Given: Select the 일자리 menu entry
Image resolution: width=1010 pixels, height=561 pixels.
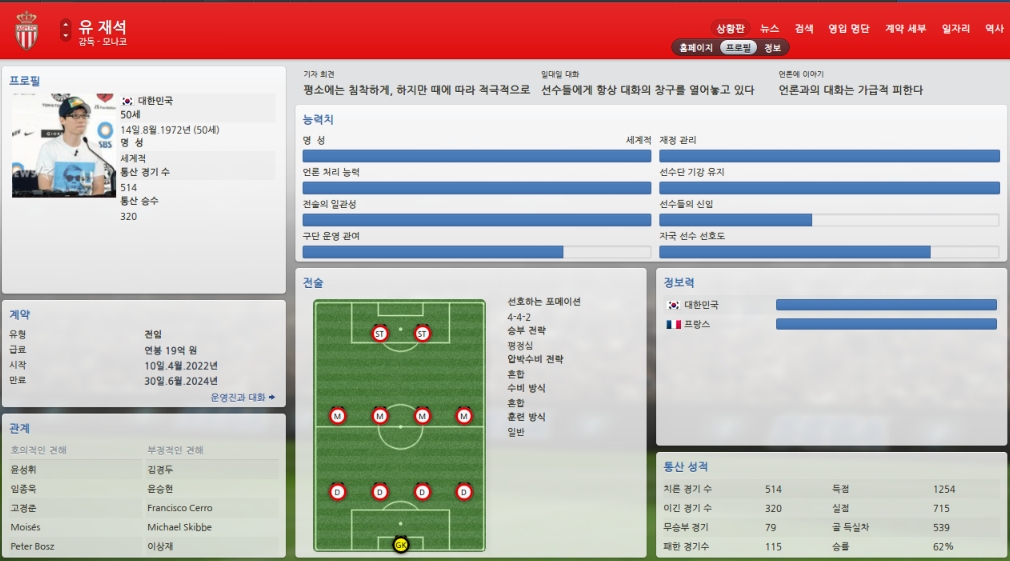Looking at the screenshot, I should coord(955,29).
